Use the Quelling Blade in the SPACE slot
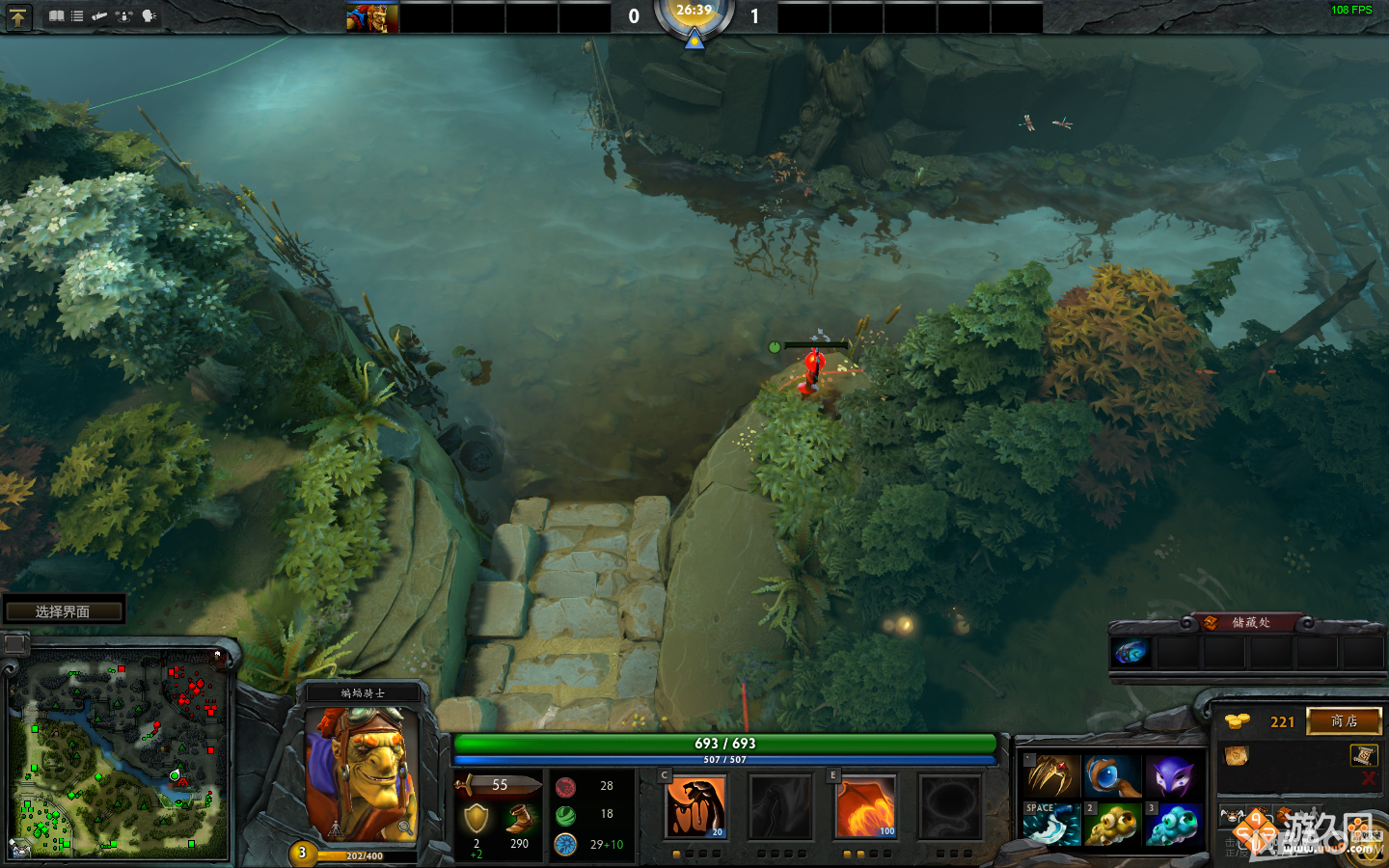1389x868 pixels. coord(1050,826)
